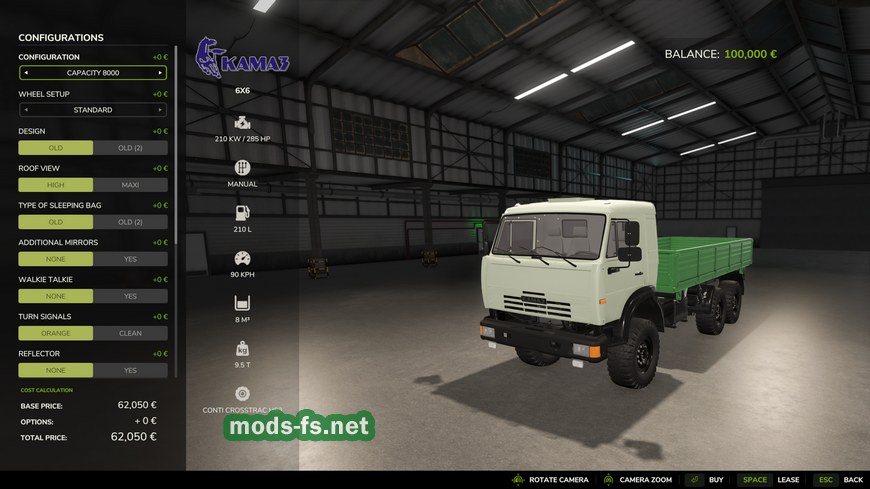Click the configurations list scrollbar

[177, 140]
